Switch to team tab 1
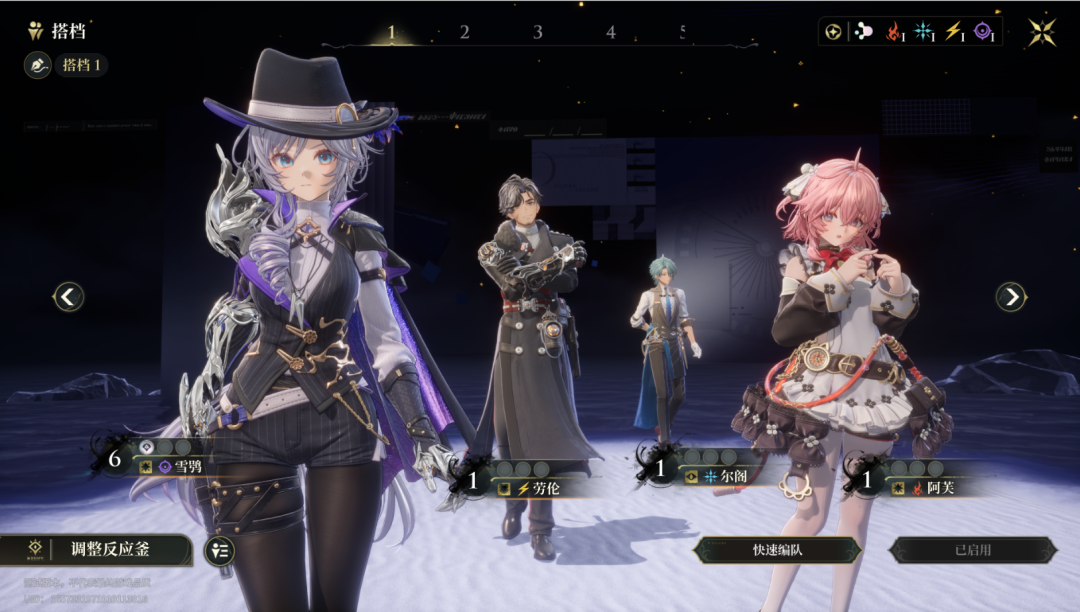1080x612 pixels. coord(391,32)
